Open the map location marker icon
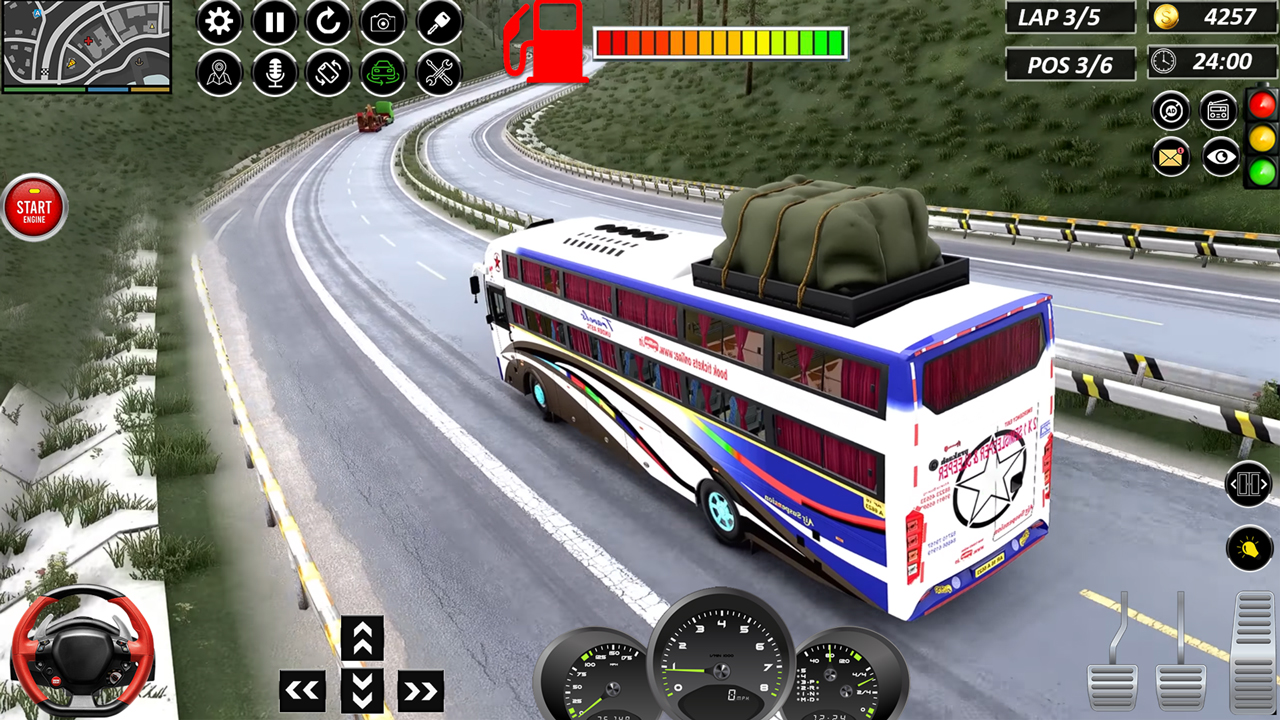1280x720 pixels. click(220, 72)
